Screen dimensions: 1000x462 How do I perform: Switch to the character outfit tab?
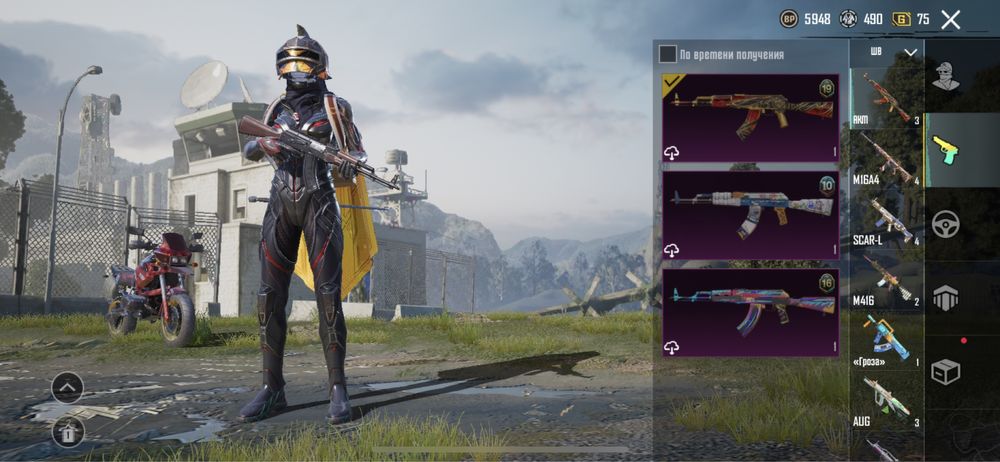pos(946,76)
